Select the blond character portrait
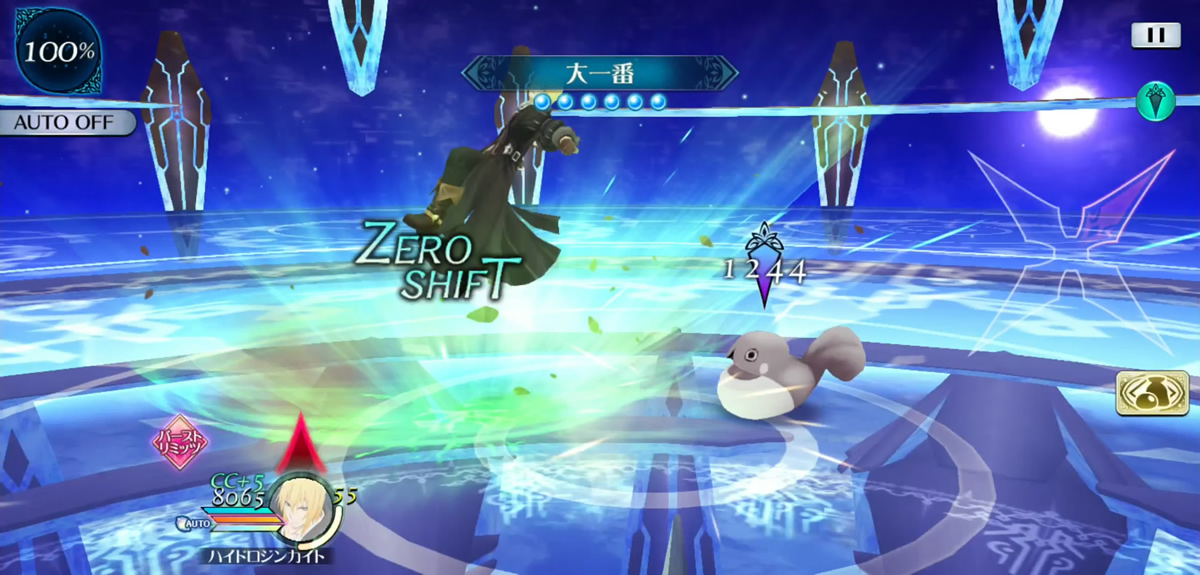 point(304,506)
